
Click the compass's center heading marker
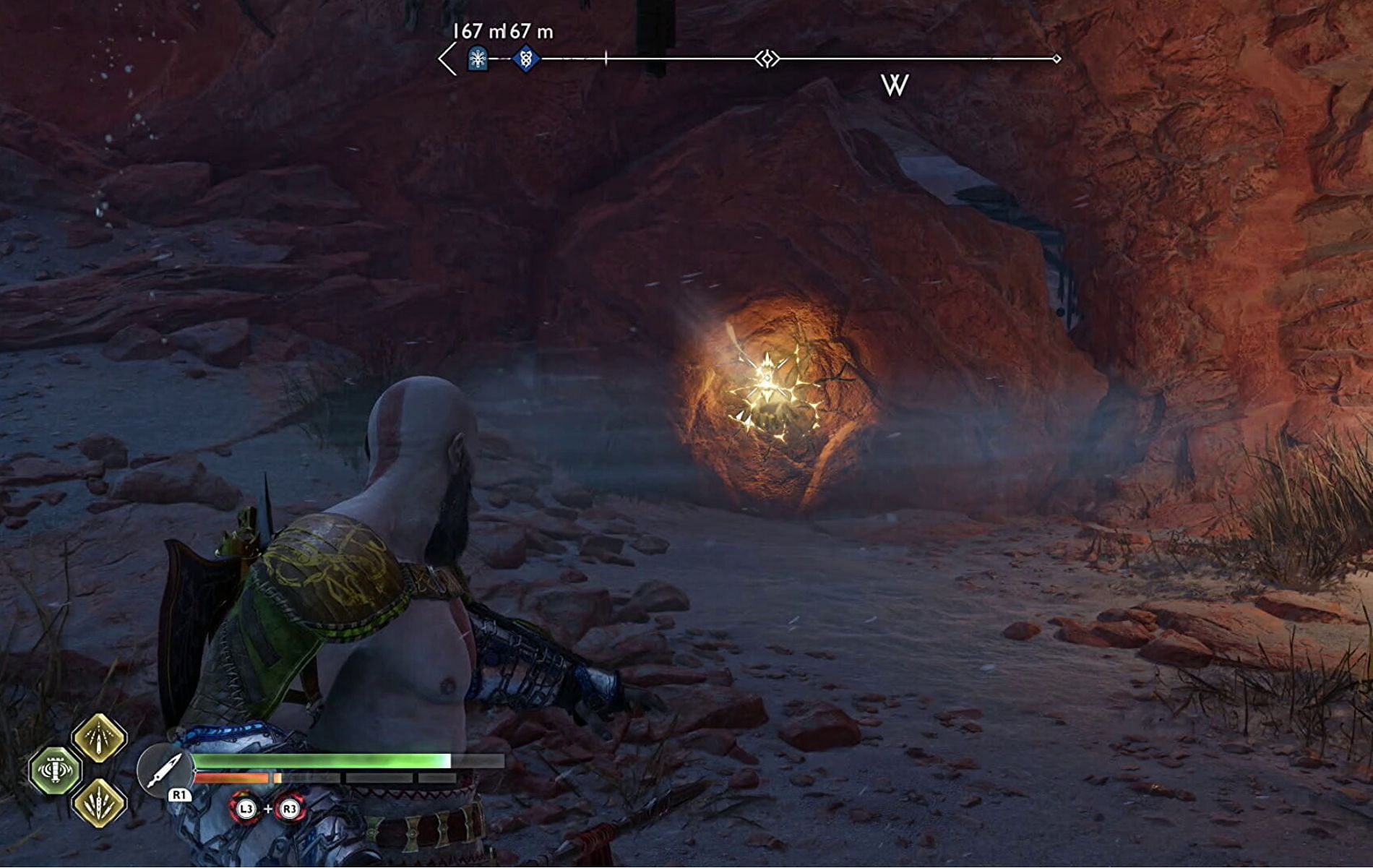pyautogui.click(x=767, y=59)
